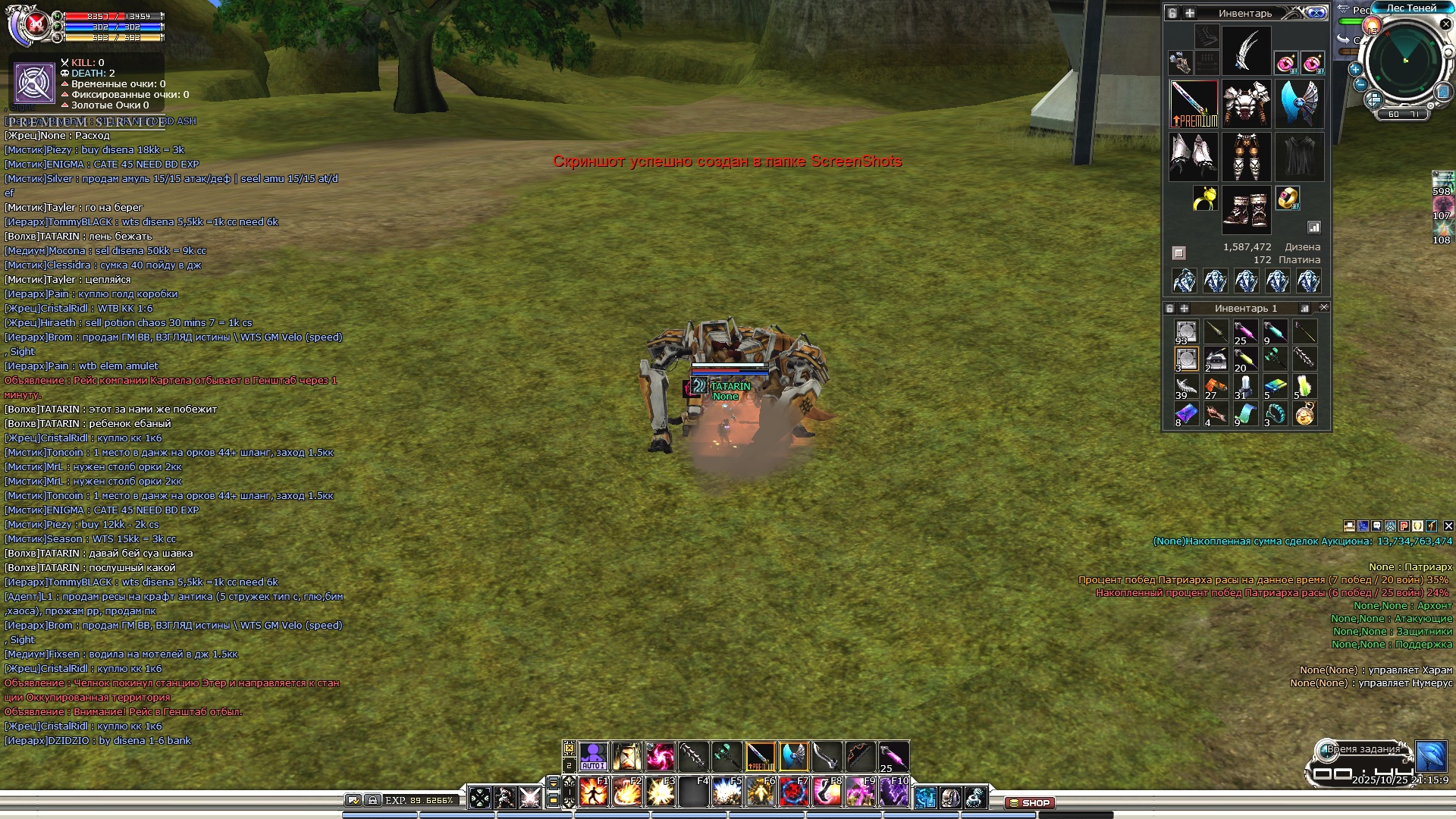Click the equipped chest armor slot
Viewport: 1456px width, 819px height.
pyautogui.click(x=1246, y=104)
